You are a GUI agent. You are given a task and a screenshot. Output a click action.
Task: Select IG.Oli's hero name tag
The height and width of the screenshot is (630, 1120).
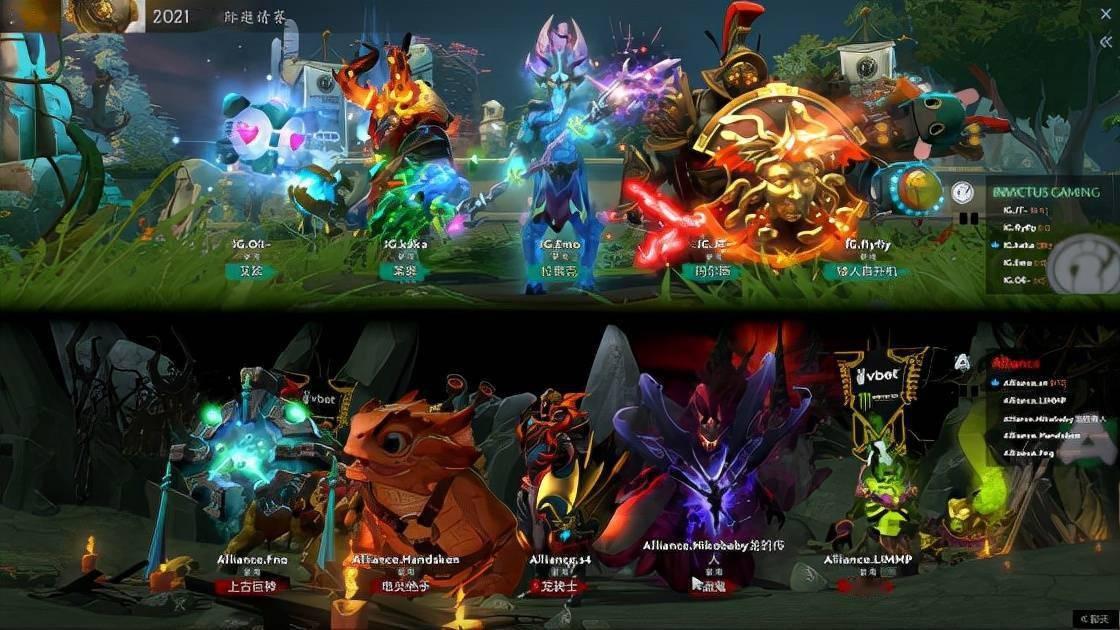(250, 271)
